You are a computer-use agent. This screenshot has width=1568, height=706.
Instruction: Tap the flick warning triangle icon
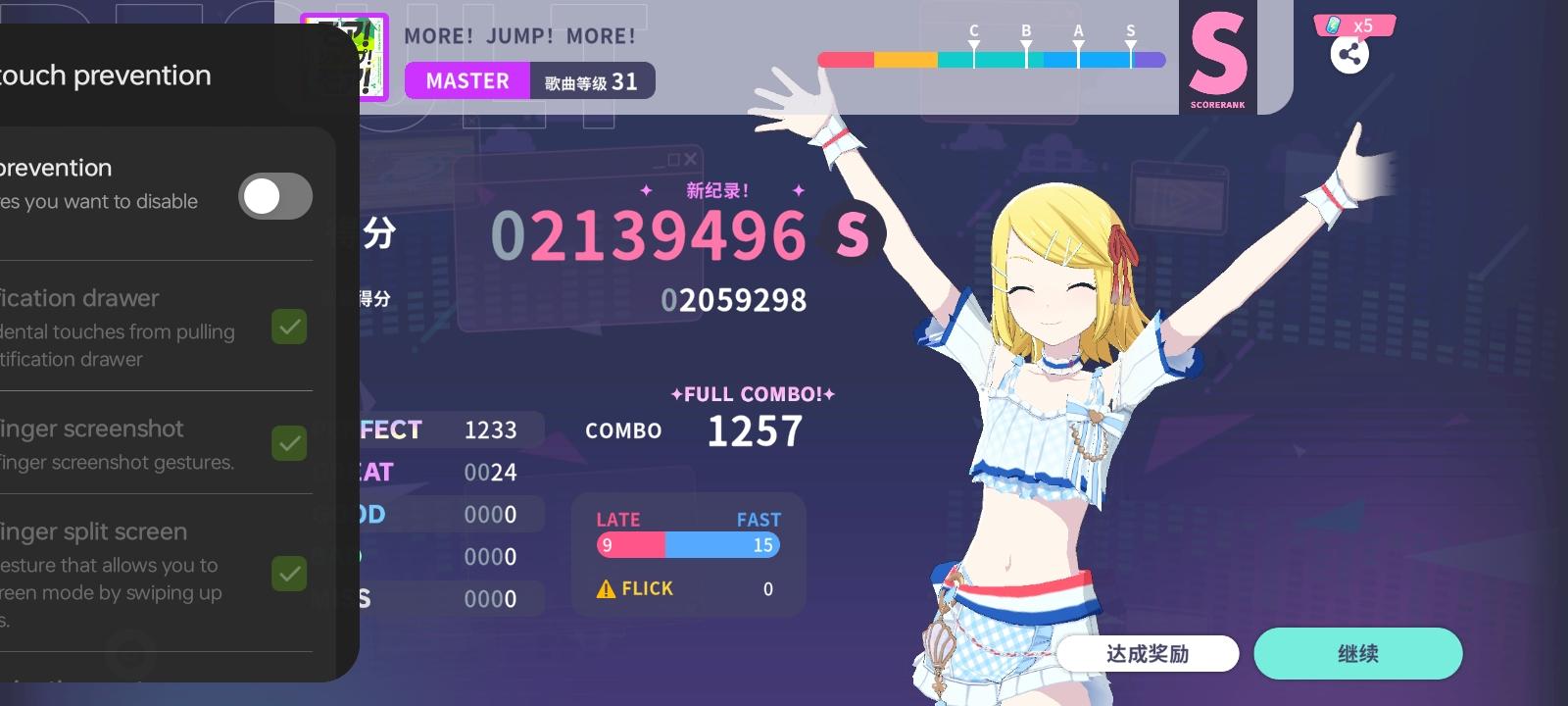(607, 588)
